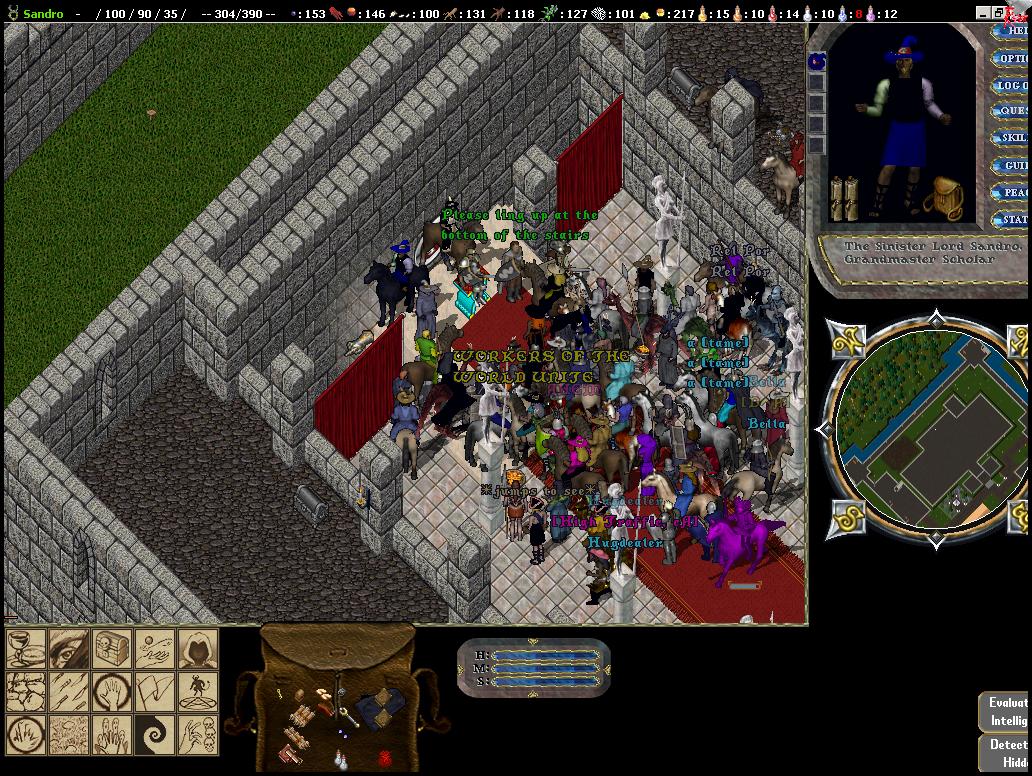Use the Detect Hidden skill button
The width and height of the screenshot is (1032, 776).
[1006, 752]
